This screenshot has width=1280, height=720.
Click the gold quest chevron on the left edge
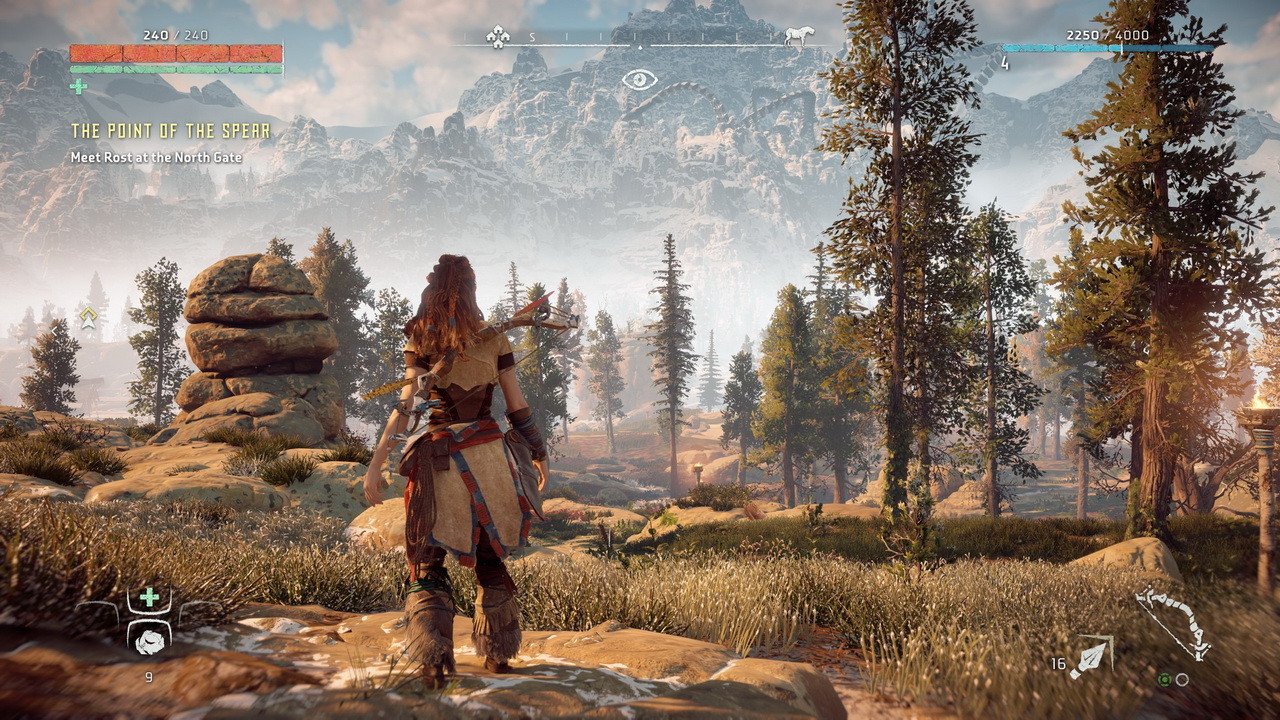88,311
